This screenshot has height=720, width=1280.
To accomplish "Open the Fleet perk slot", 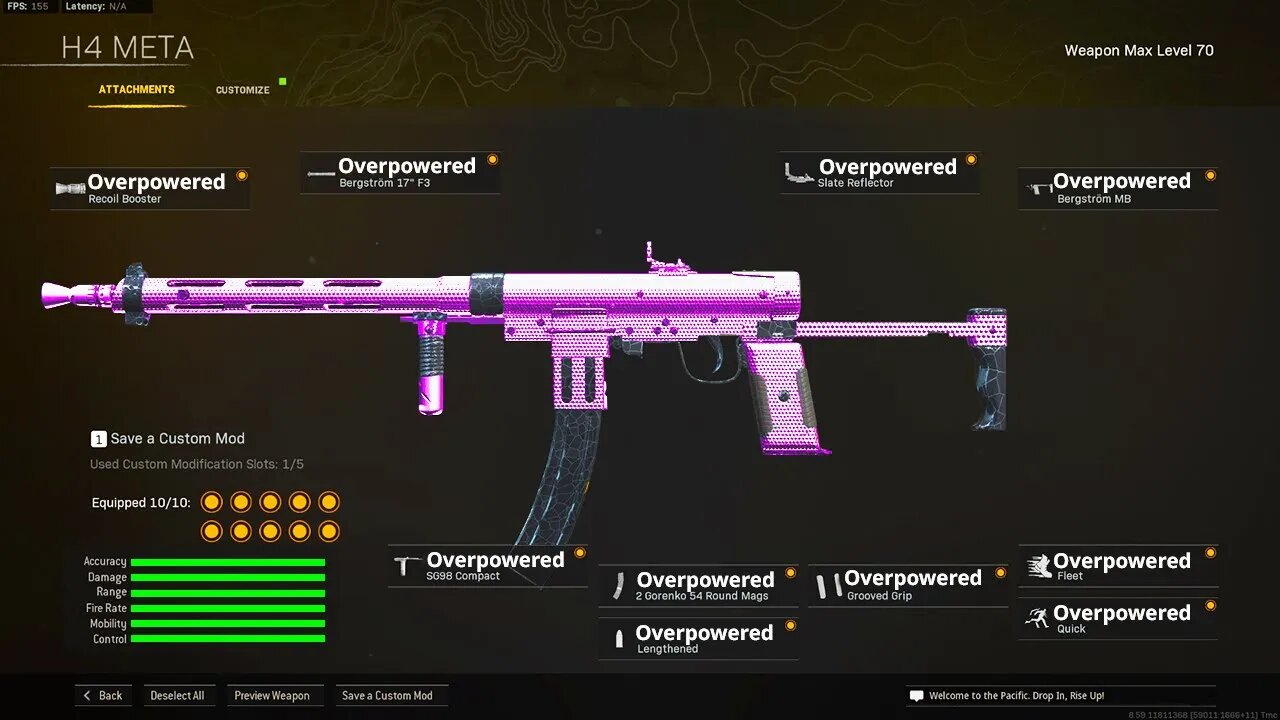I will click(x=1117, y=566).
